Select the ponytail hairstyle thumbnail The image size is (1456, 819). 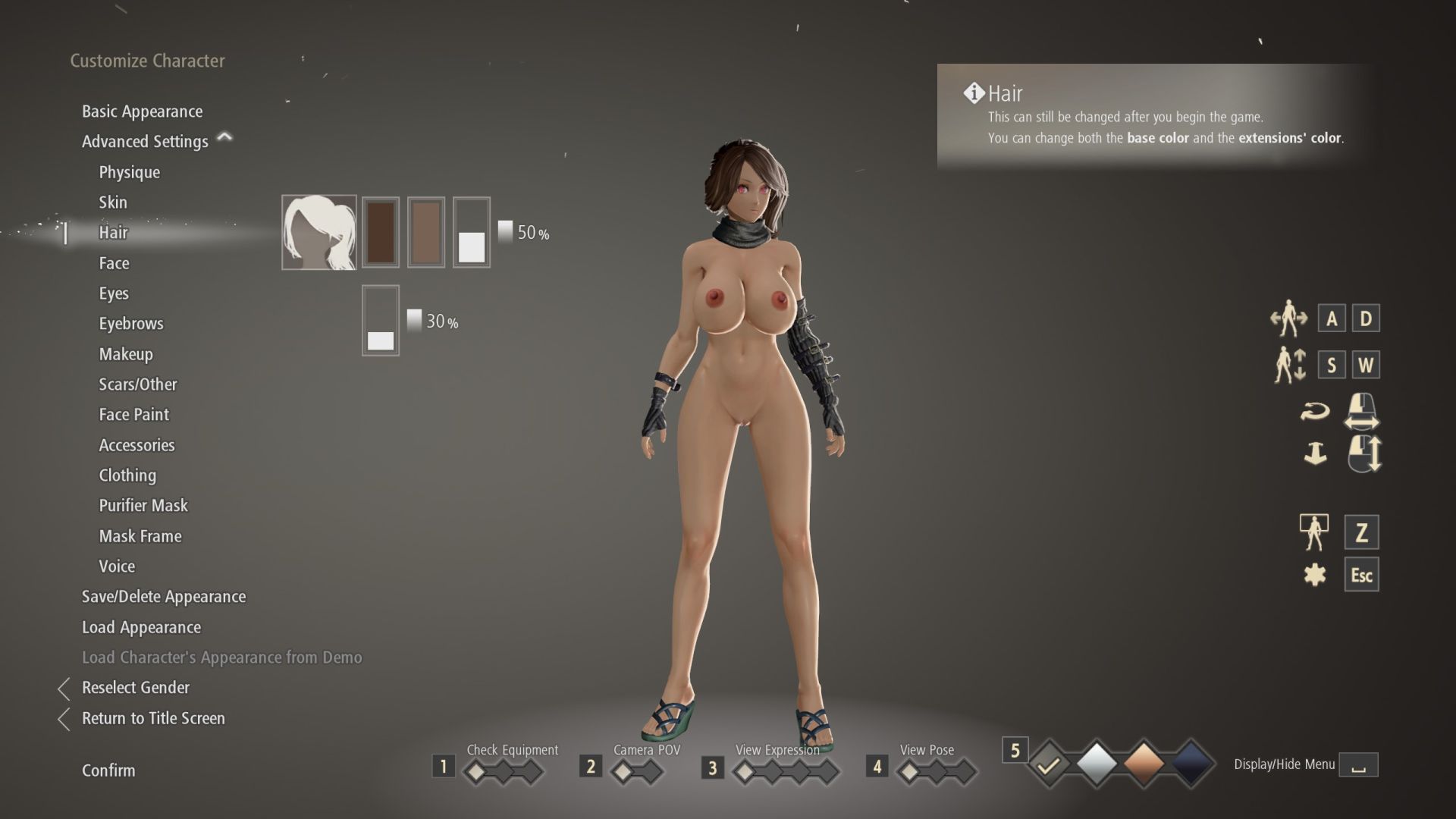319,232
